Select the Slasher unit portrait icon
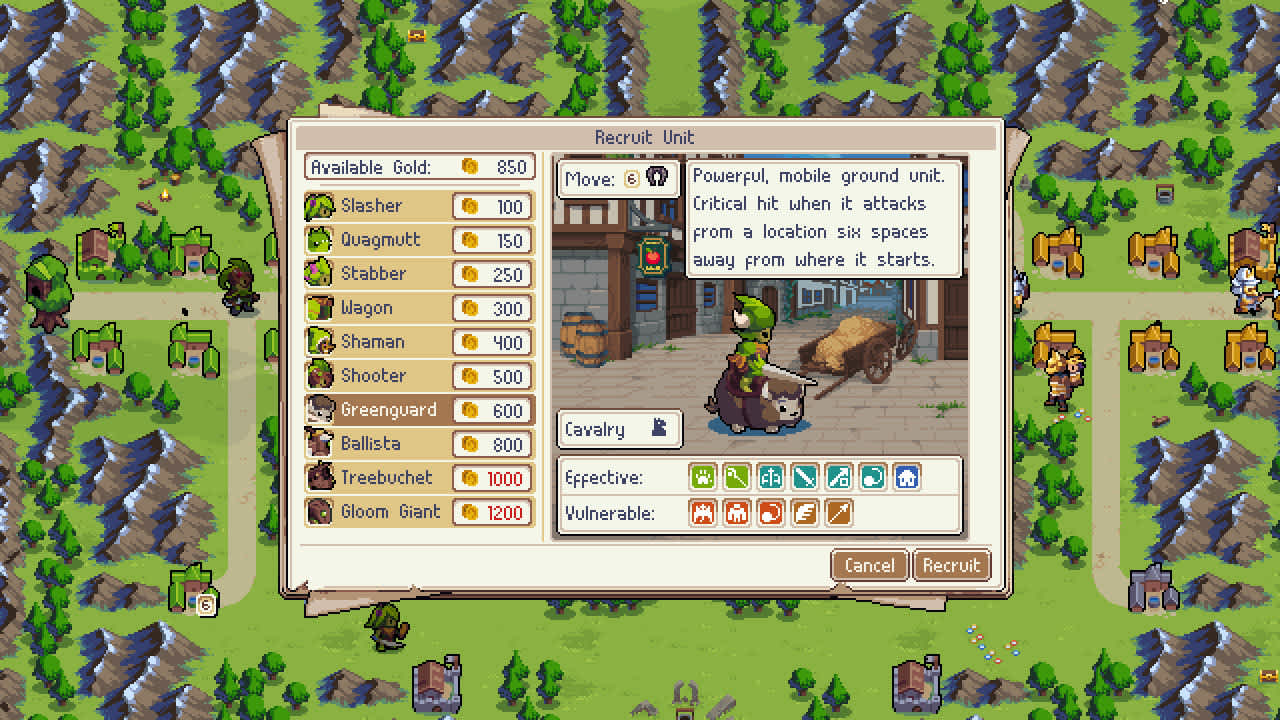This screenshot has width=1280, height=720. pyautogui.click(x=318, y=206)
